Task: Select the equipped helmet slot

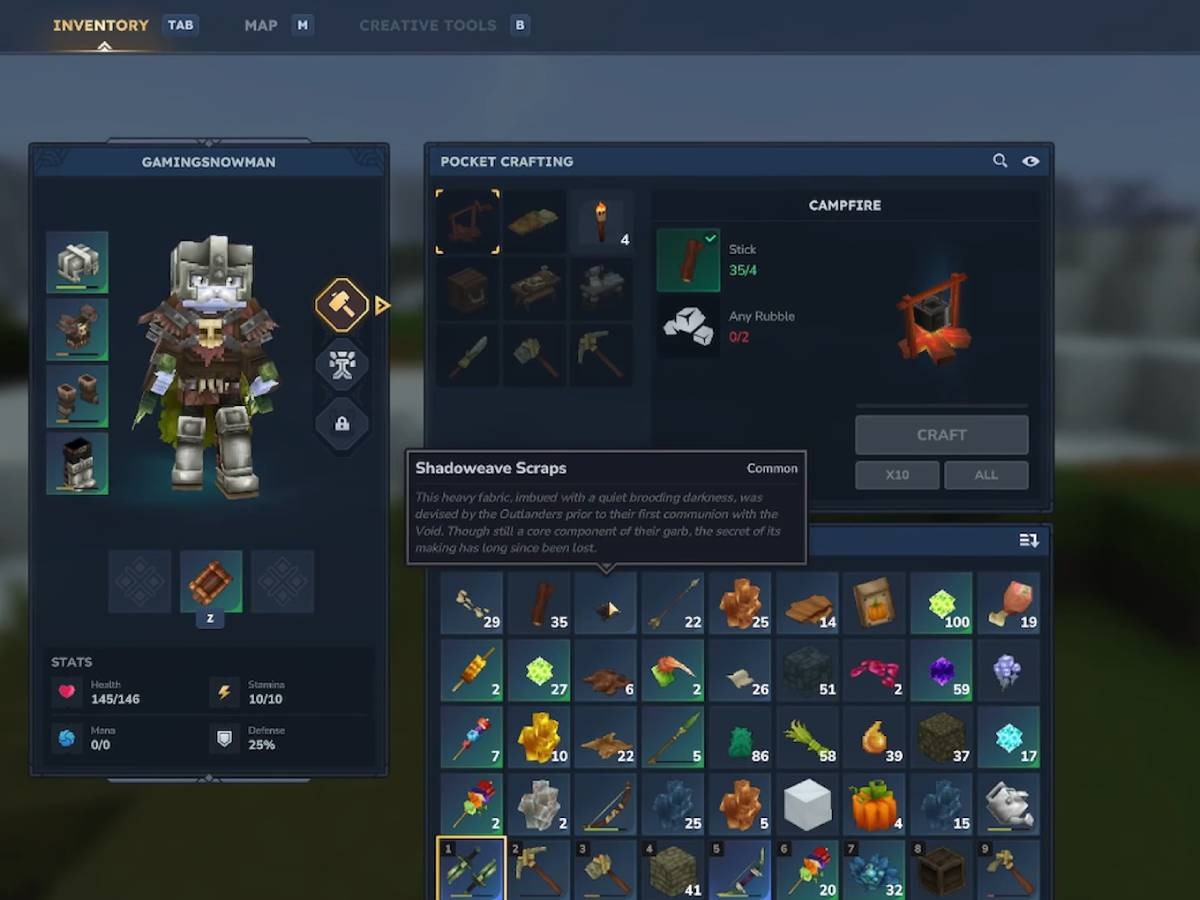Action: point(77,262)
